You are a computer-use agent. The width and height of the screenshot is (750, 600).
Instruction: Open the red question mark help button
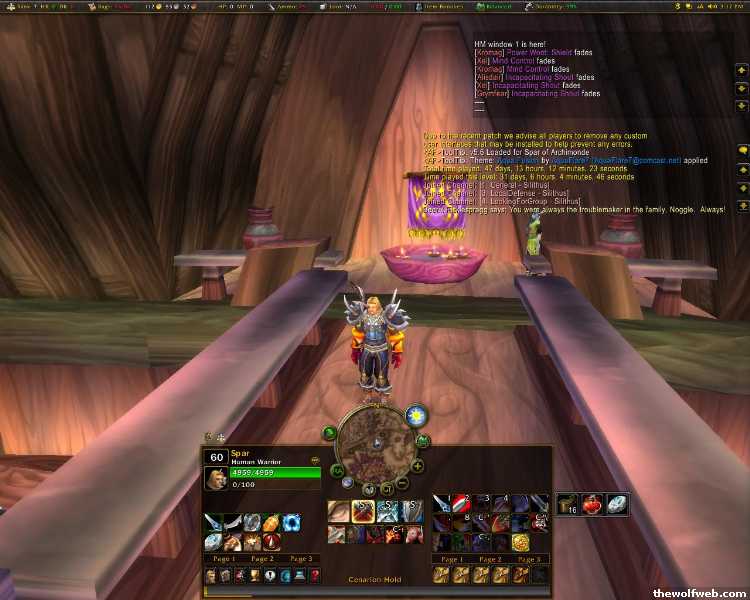314,576
